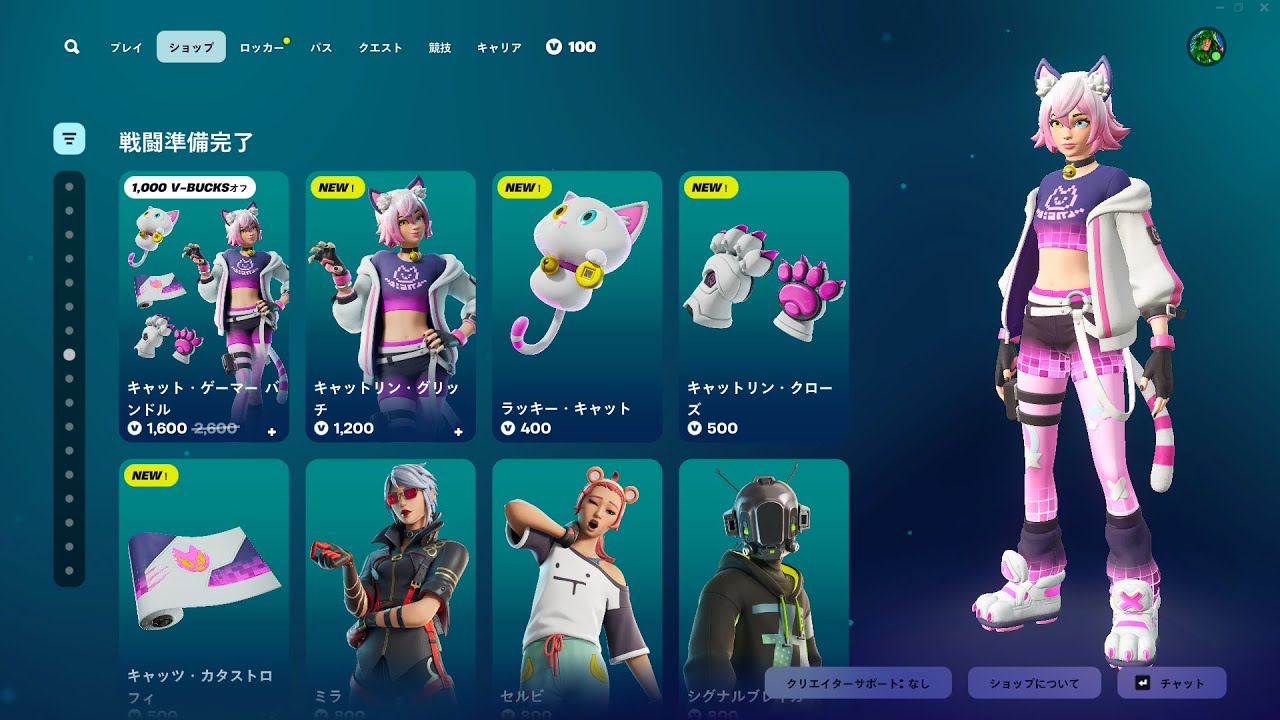Open the search magnifier icon
This screenshot has width=1280, height=720.
tap(71, 47)
